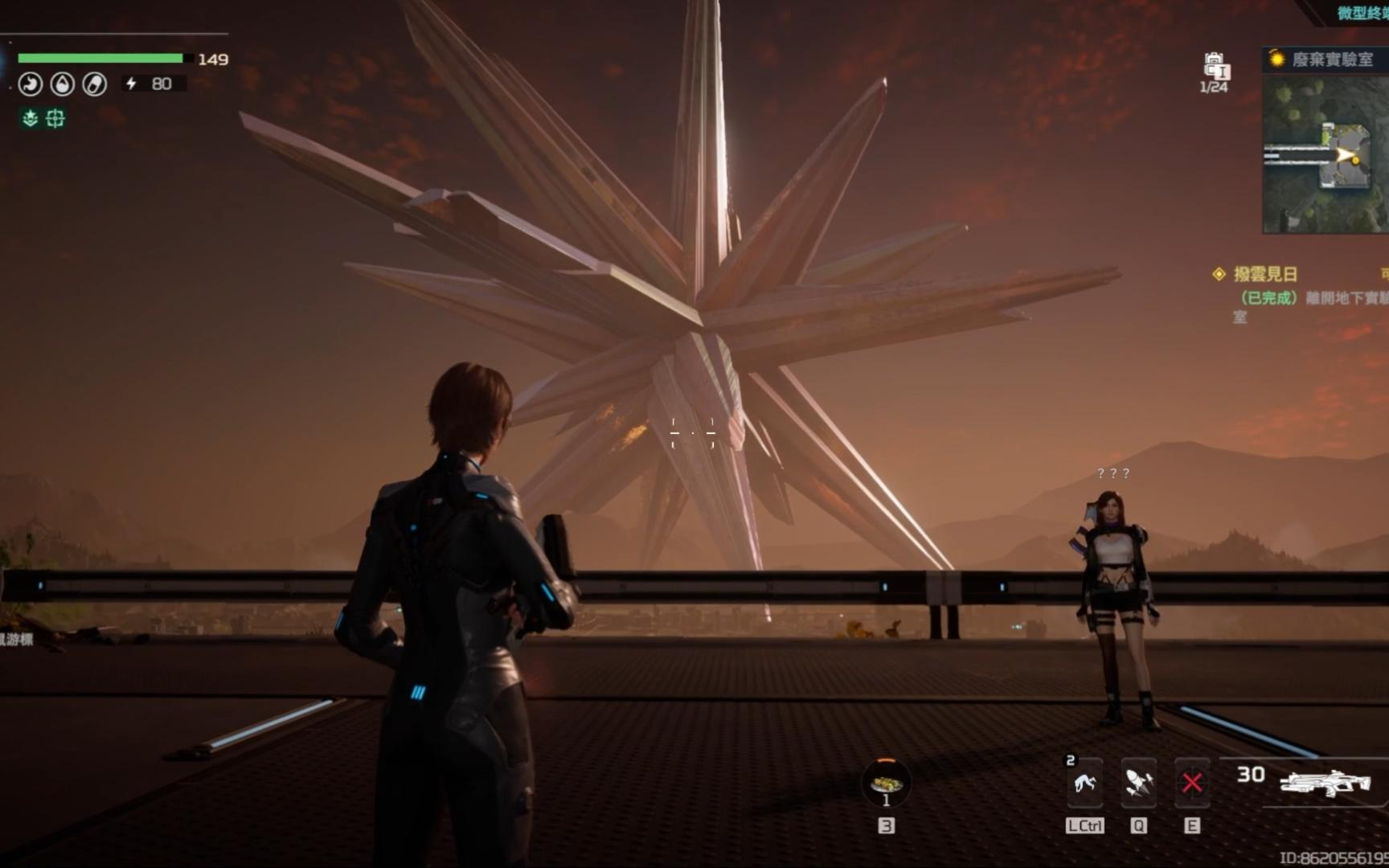
Task: Click the green rank star buff icon
Action: click(x=31, y=119)
